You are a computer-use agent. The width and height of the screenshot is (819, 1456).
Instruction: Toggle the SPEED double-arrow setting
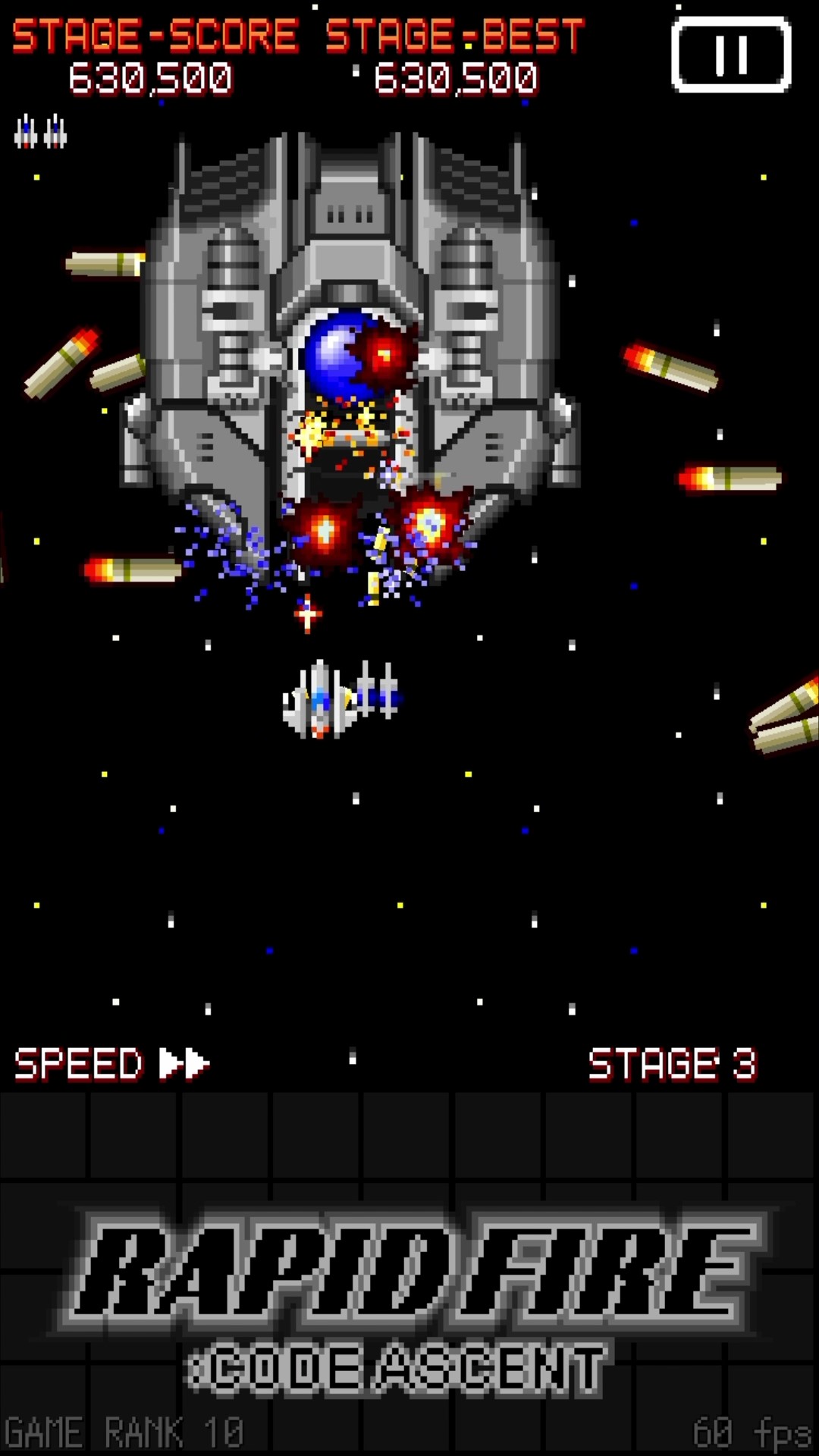click(x=184, y=1063)
